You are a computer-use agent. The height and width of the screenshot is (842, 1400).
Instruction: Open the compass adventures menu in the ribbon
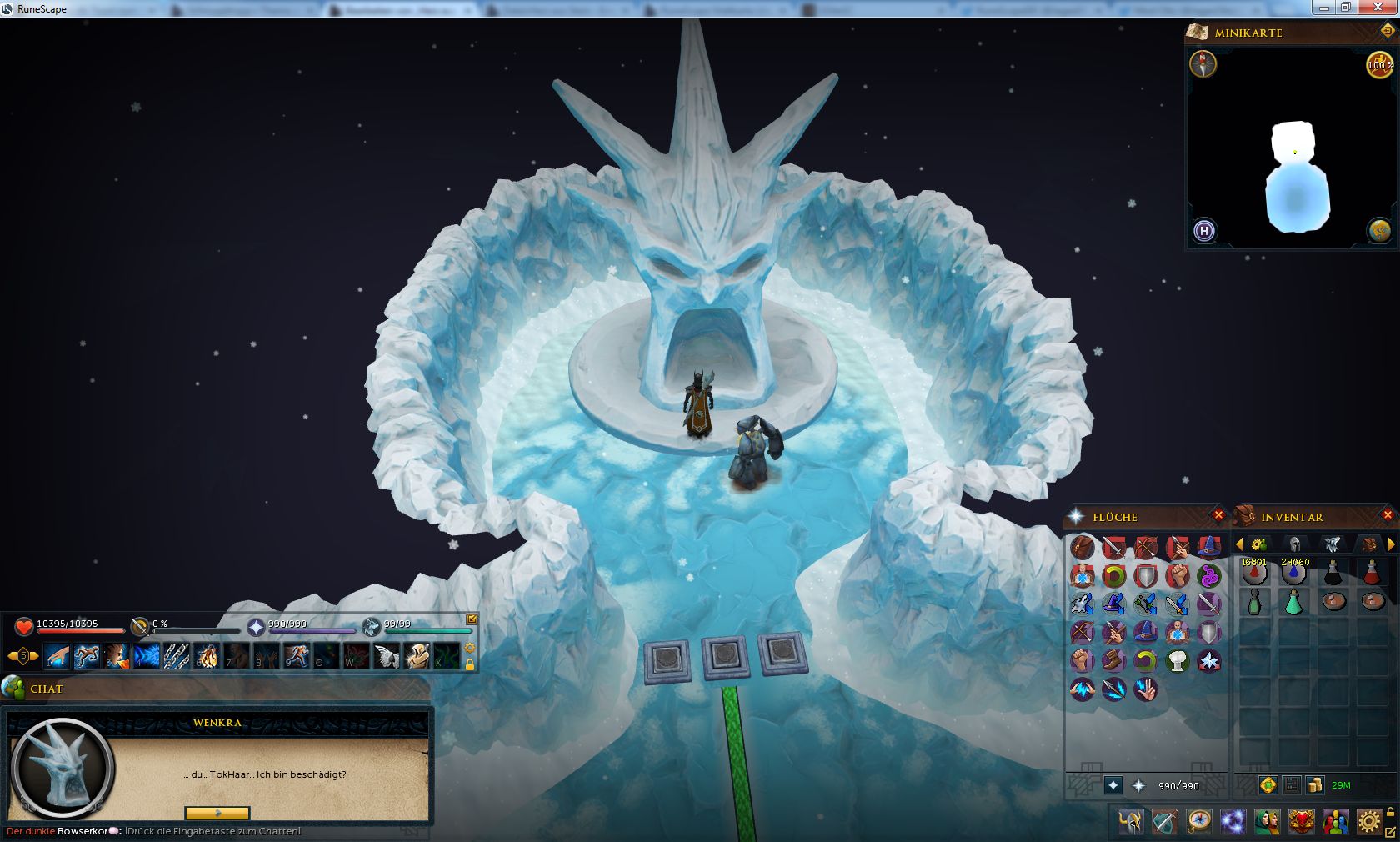1198,822
